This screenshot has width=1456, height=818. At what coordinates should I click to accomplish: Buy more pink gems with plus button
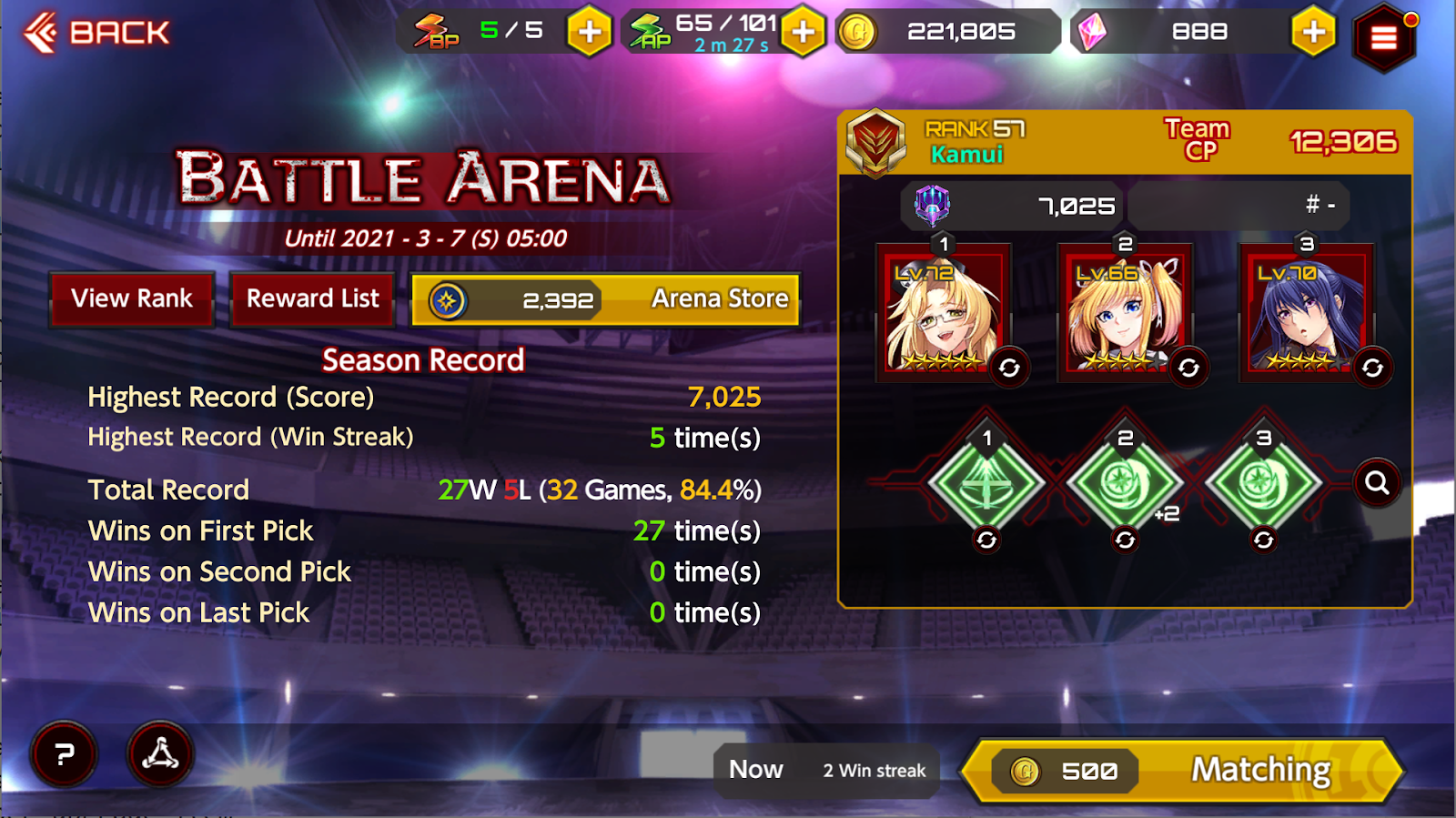point(1313,32)
